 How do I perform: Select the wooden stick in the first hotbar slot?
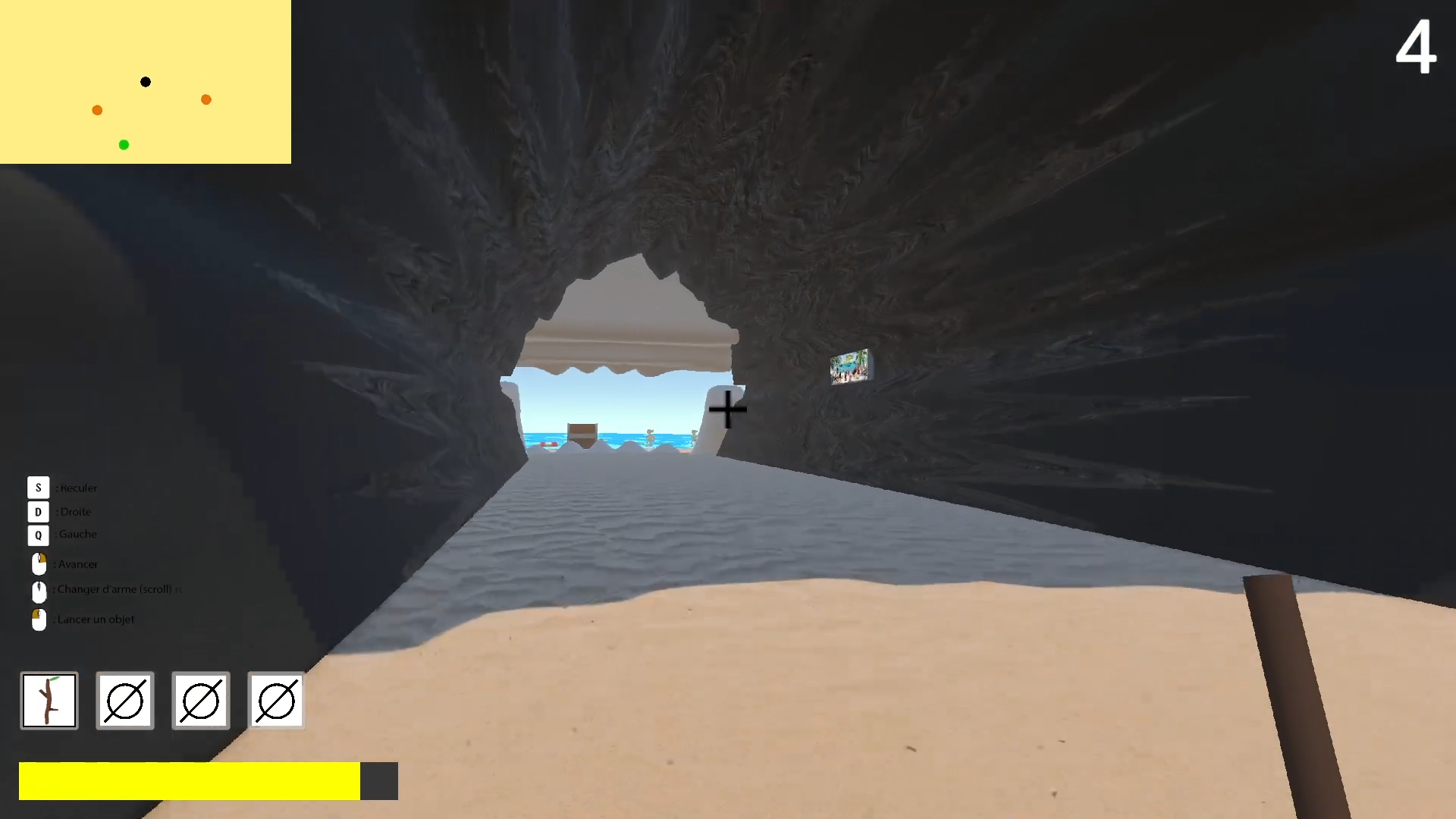pyautogui.click(x=49, y=700)
